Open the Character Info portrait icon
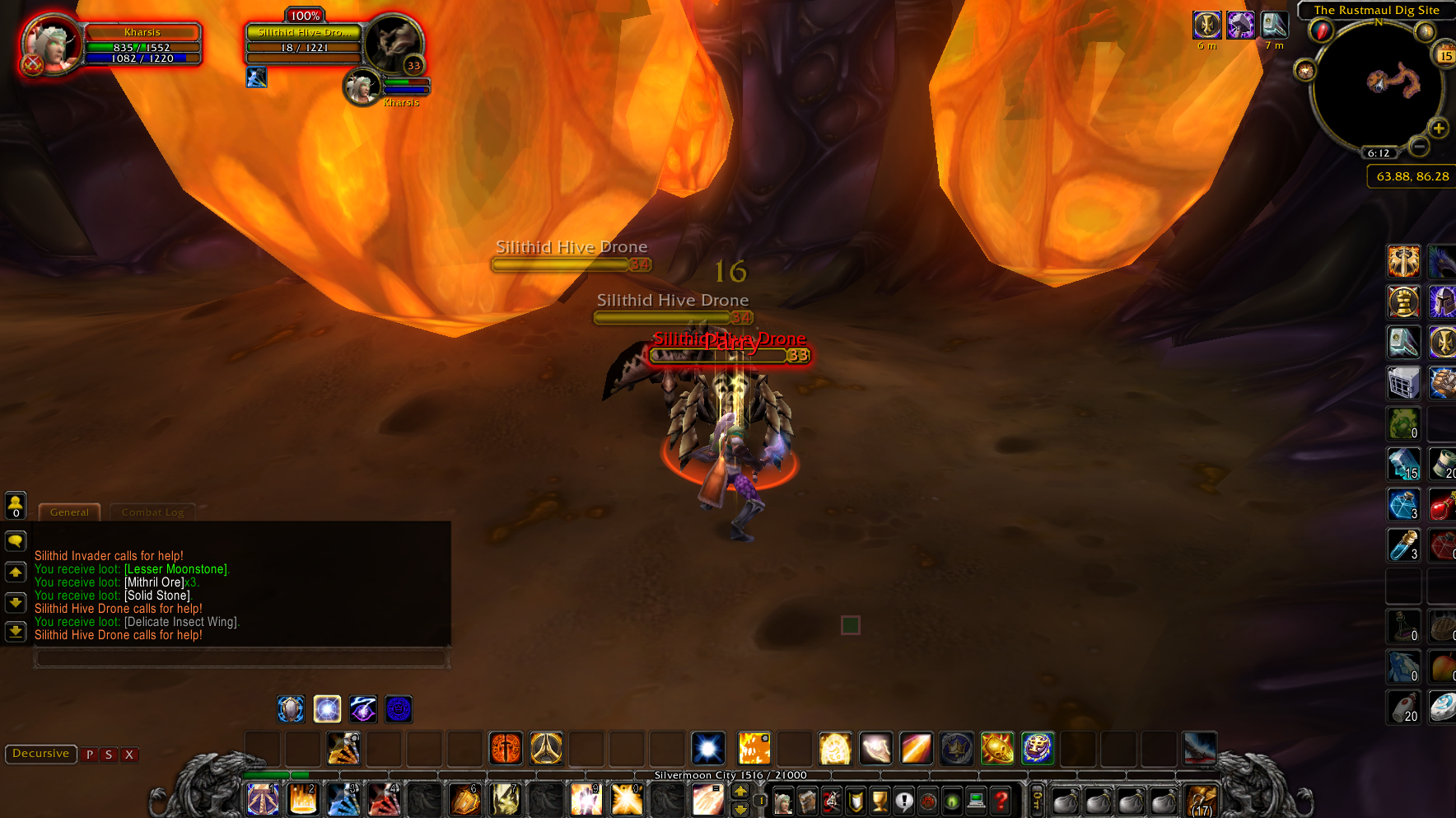Screen dimensions: 1456x818 [x=782, y=801]
